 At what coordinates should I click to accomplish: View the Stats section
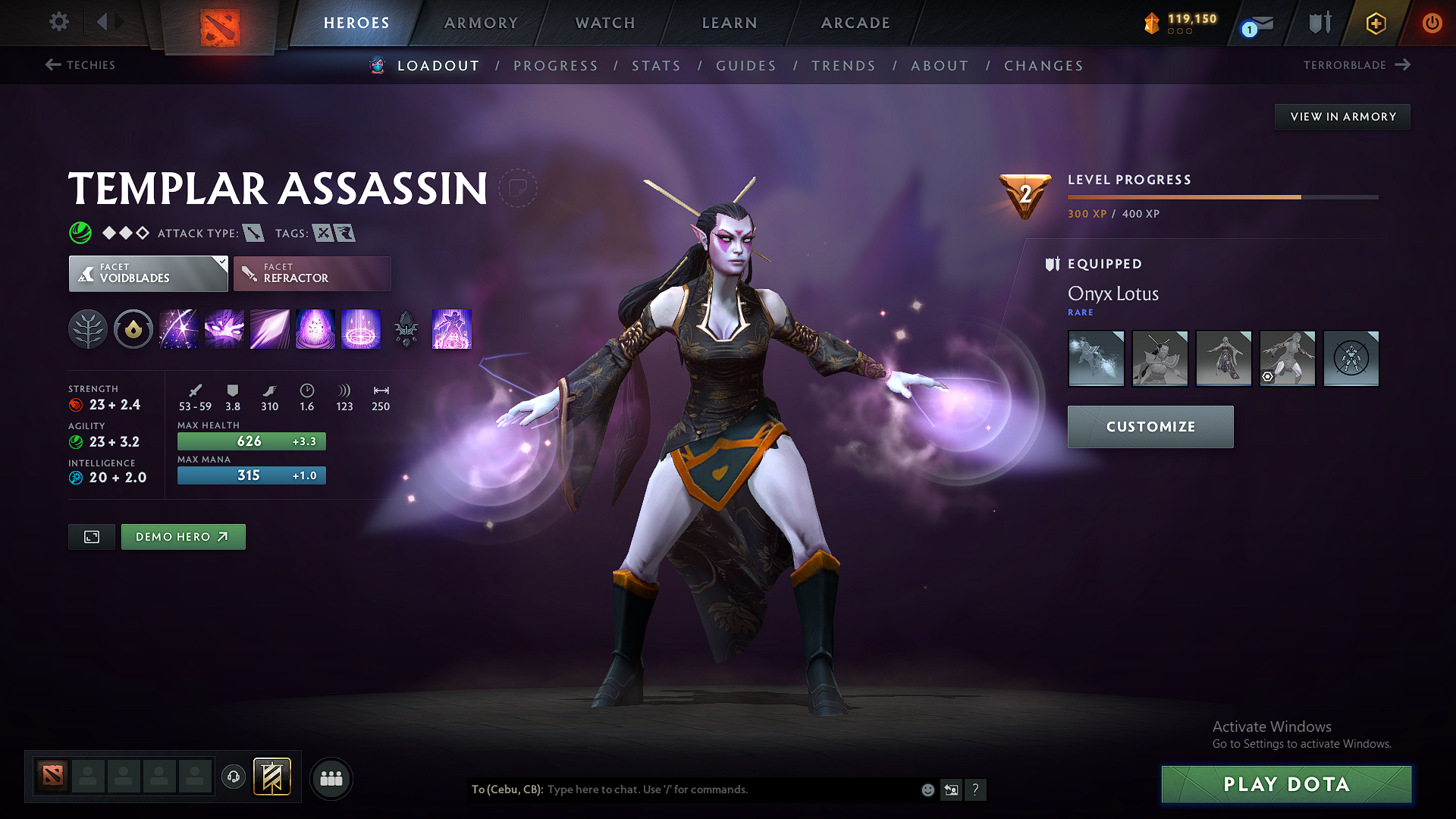click(x=657, y=66)
